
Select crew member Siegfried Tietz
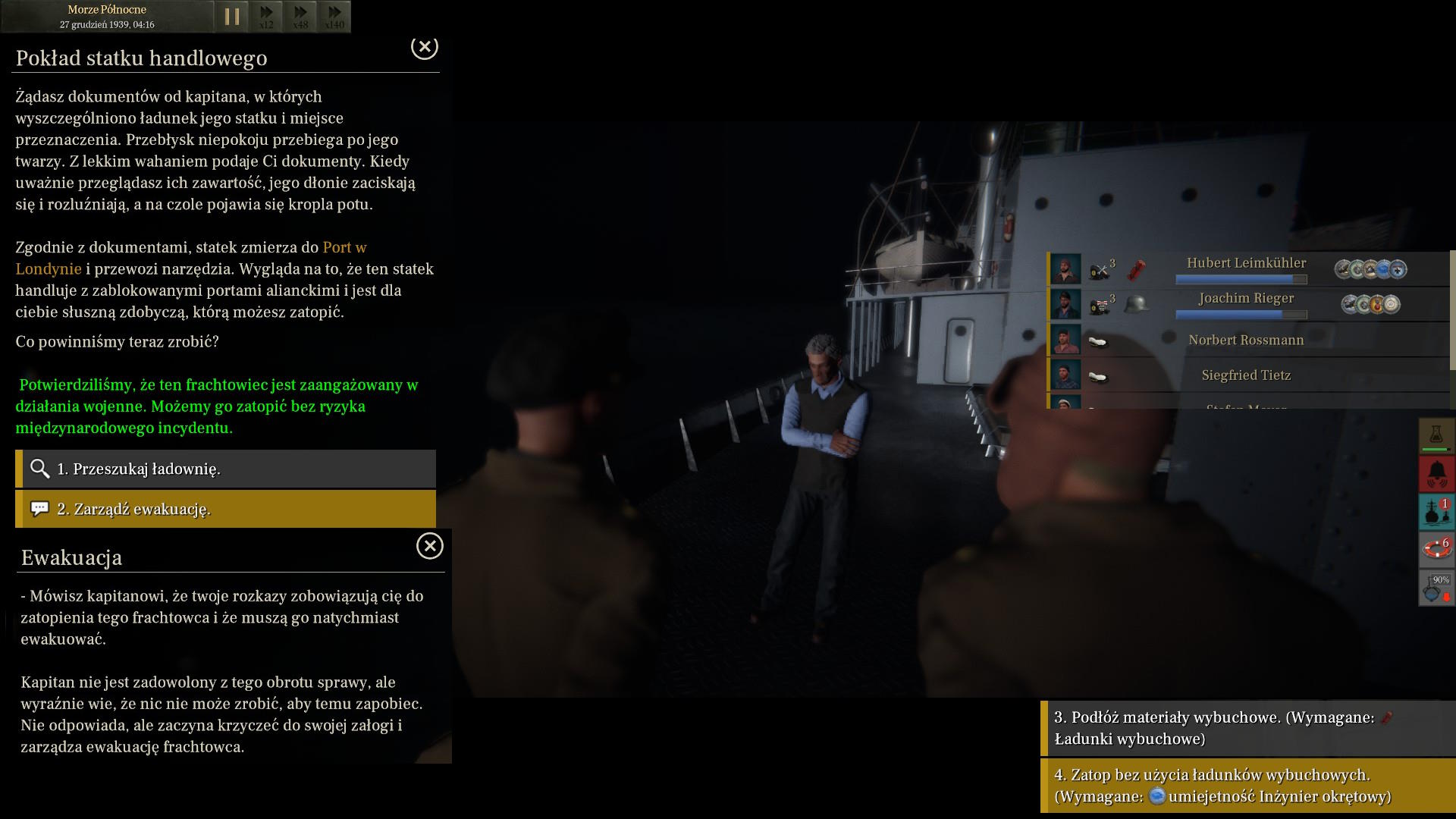[1246, 375]
